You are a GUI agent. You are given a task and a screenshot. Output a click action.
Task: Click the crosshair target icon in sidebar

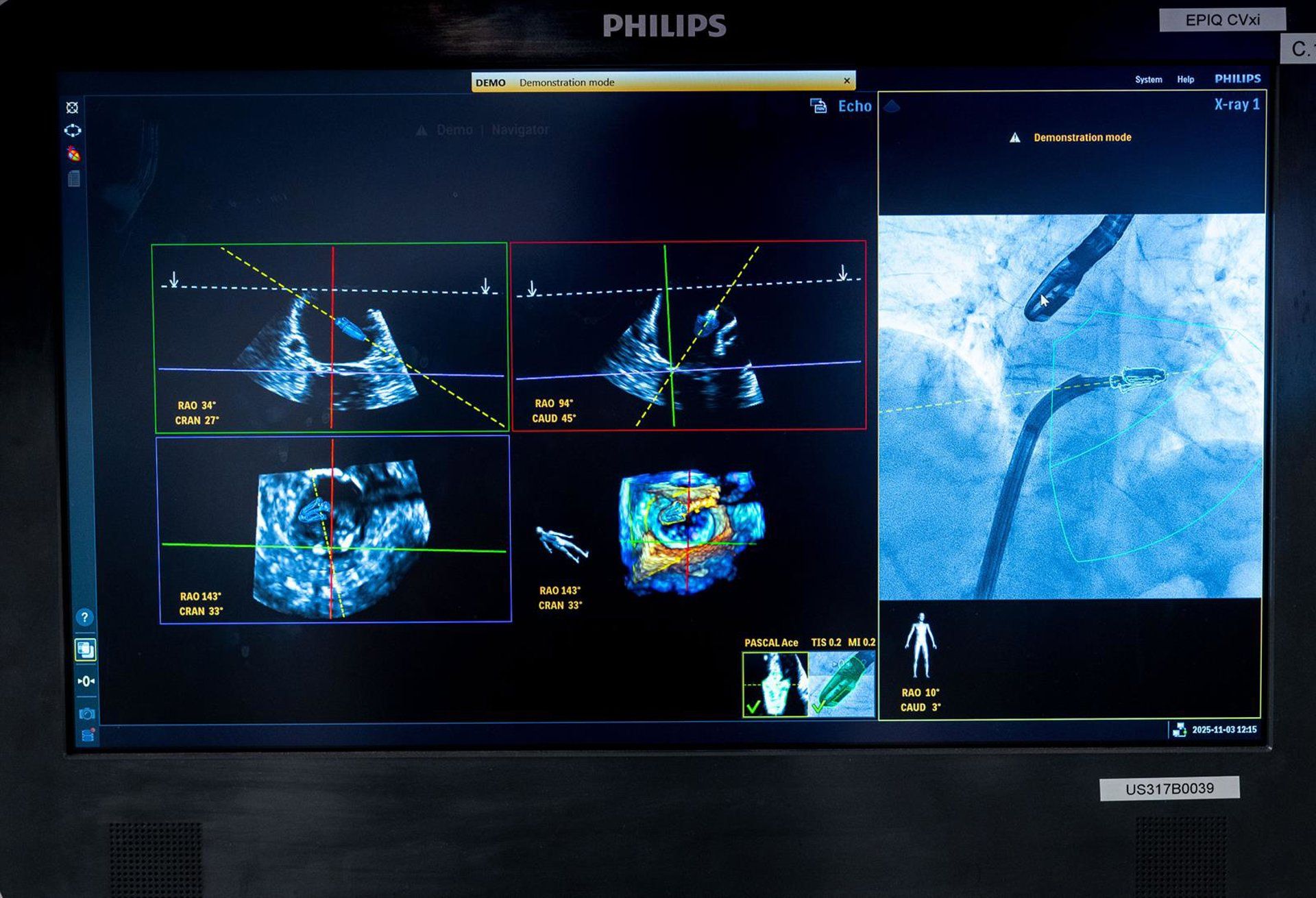tap(72, 108)
